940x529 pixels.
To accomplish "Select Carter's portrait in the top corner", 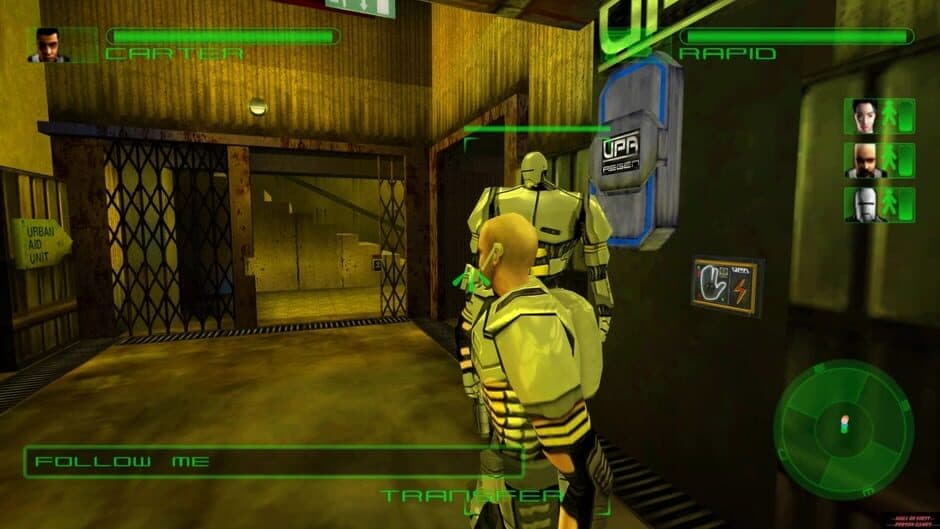I will pyautogui.click(x=49, y=45).
